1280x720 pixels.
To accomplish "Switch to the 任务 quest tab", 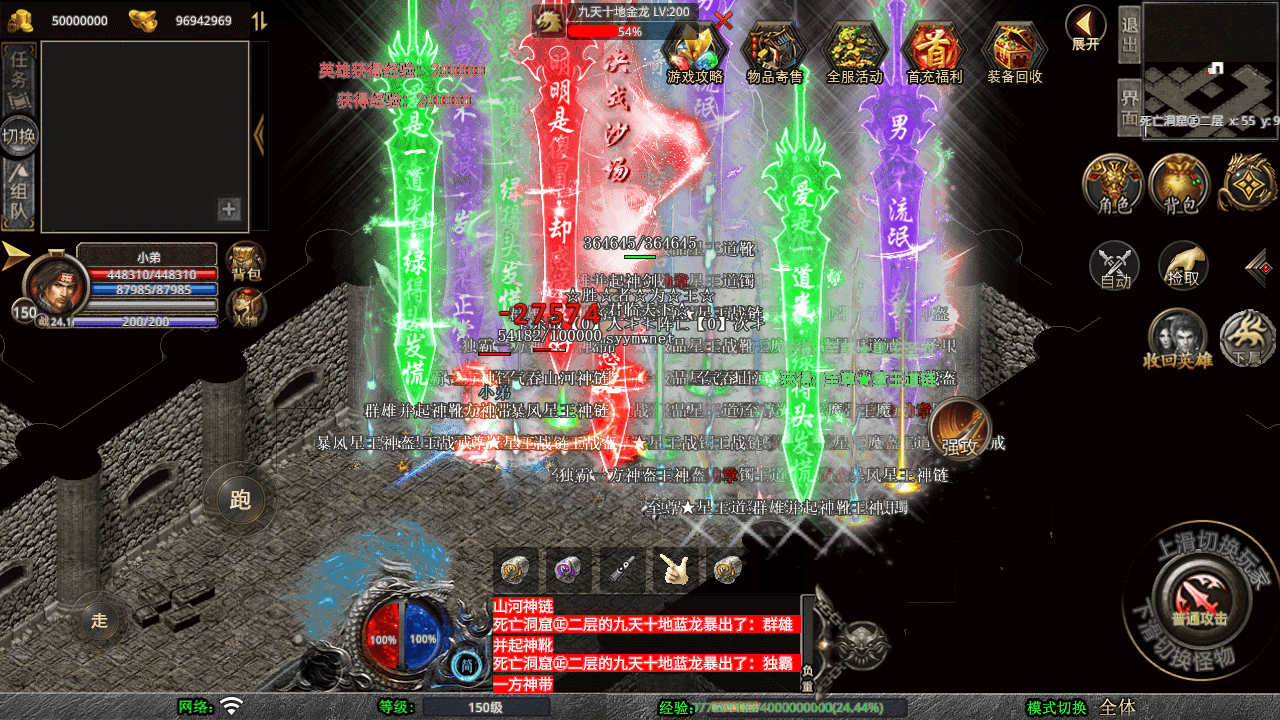I will (19, 72).
